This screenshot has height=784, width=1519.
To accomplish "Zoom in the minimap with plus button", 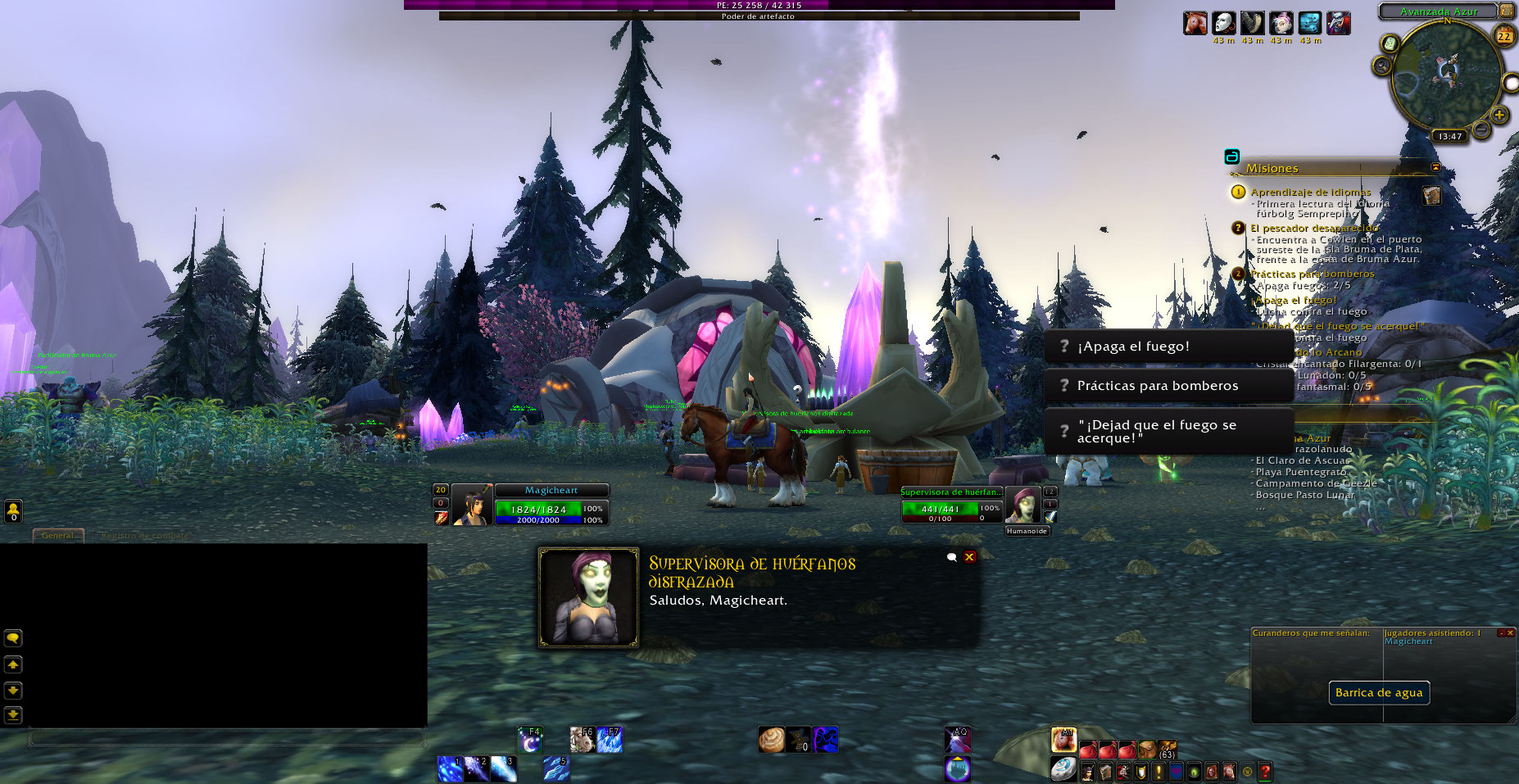I will (x=1499, y=115).
